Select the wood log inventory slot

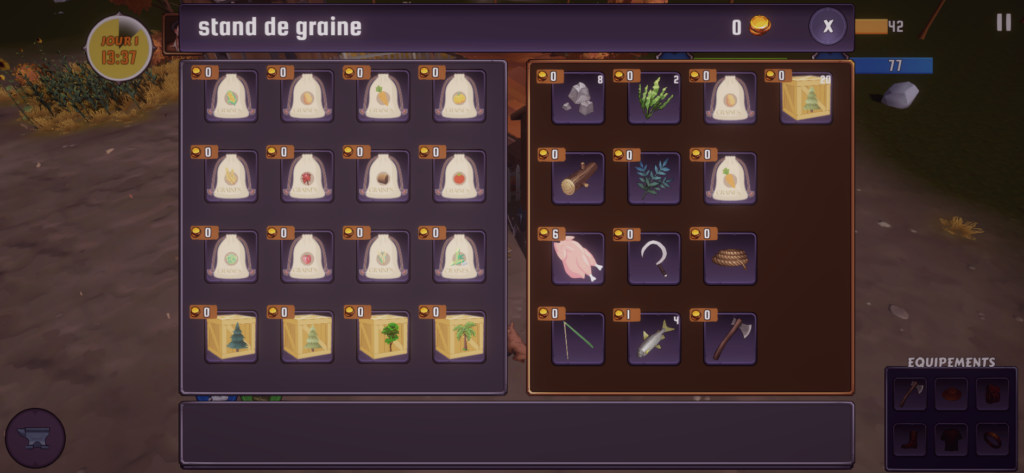(x=578, y=179)
